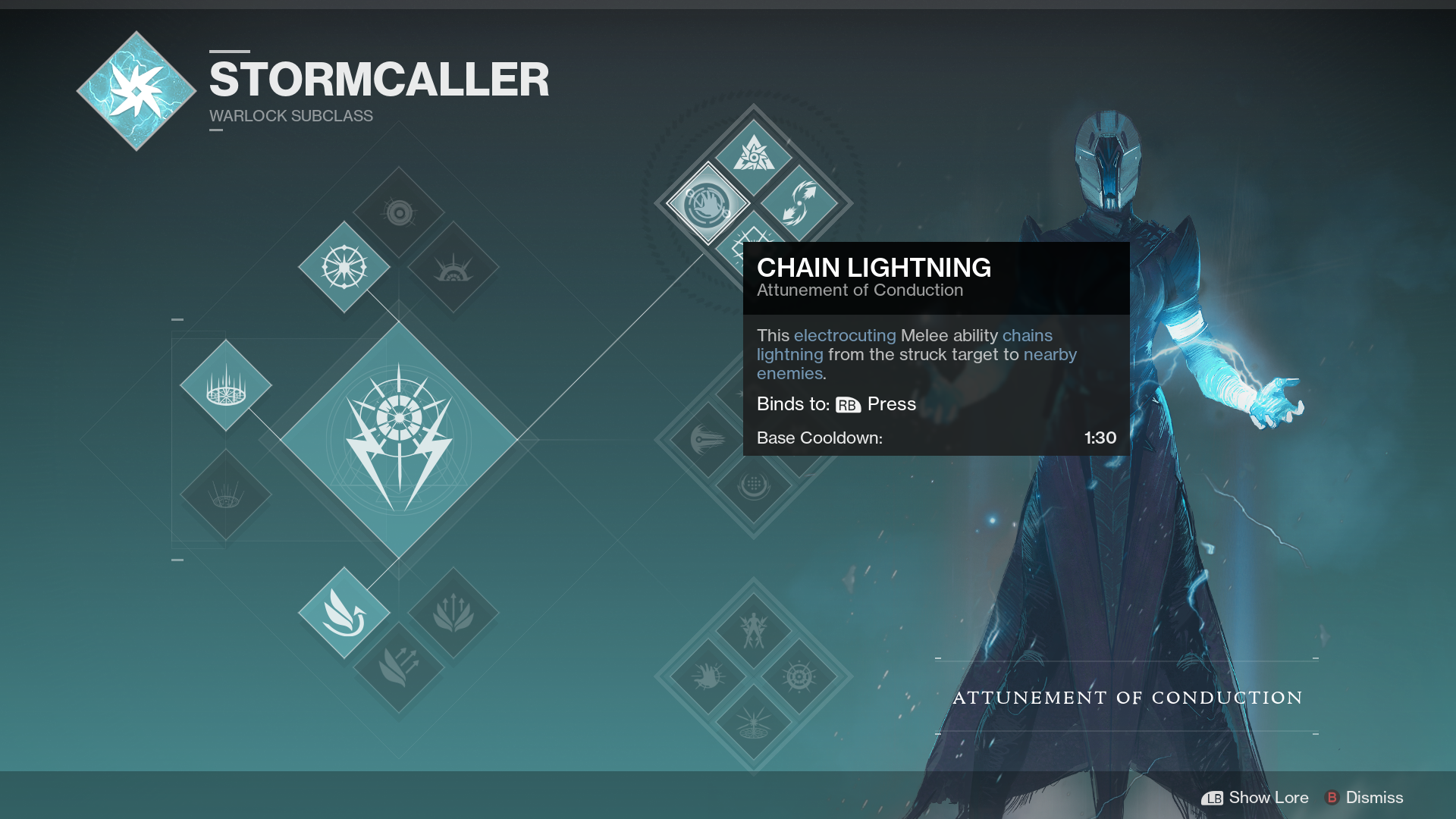
Task: Show the subclass lore
Action: click(x=1255, y=798)
